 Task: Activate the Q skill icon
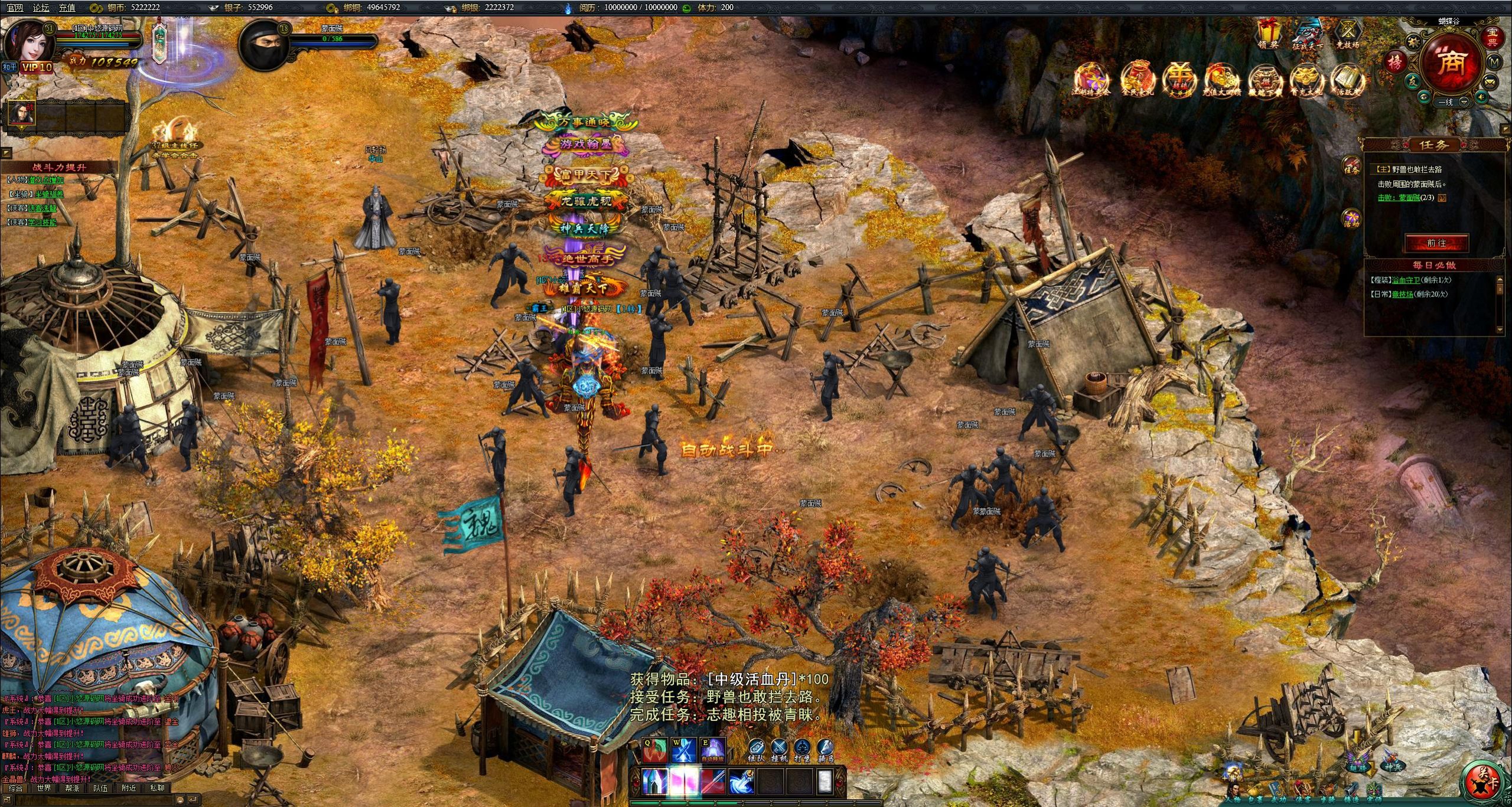[655, 750]
